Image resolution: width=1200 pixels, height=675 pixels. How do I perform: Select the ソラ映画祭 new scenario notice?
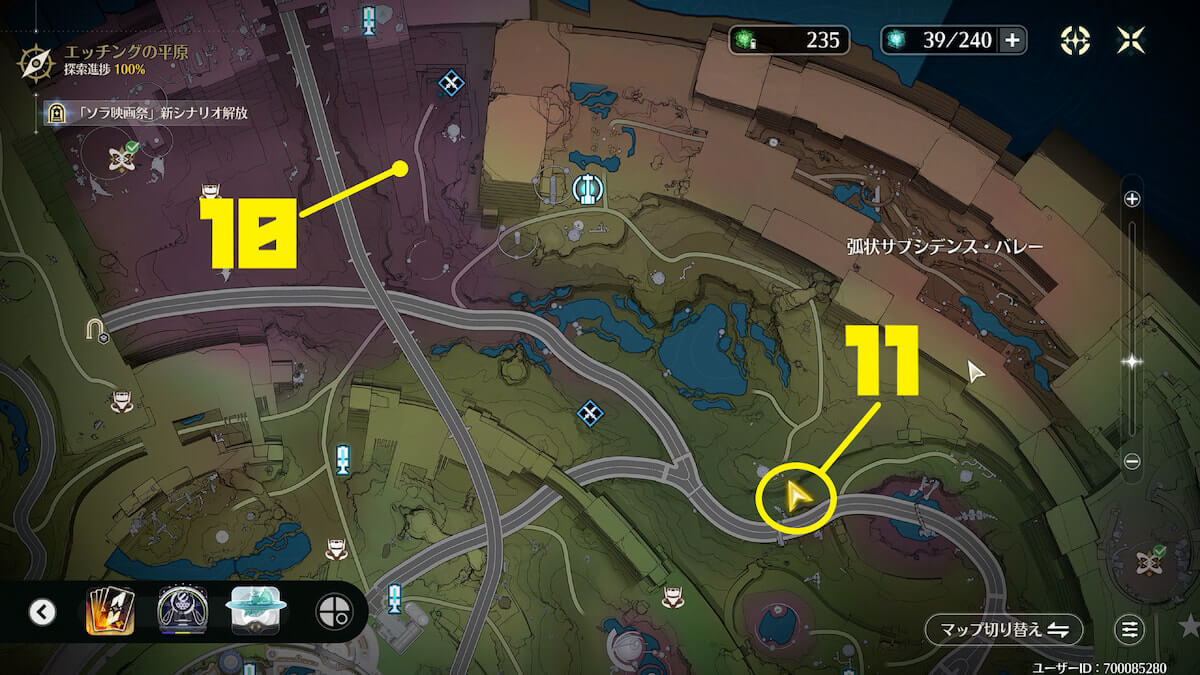(150, 113)
